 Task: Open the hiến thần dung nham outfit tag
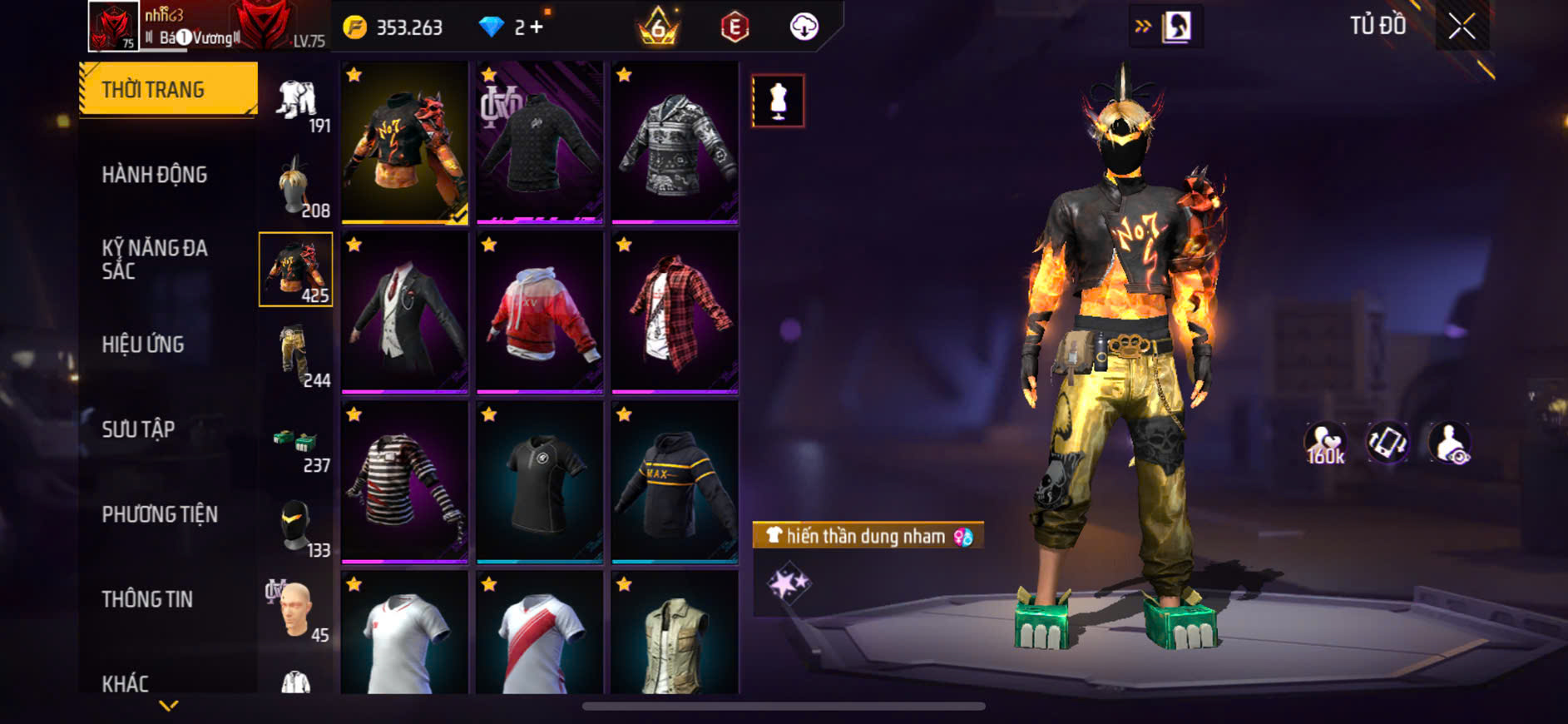tap(868, 535)
